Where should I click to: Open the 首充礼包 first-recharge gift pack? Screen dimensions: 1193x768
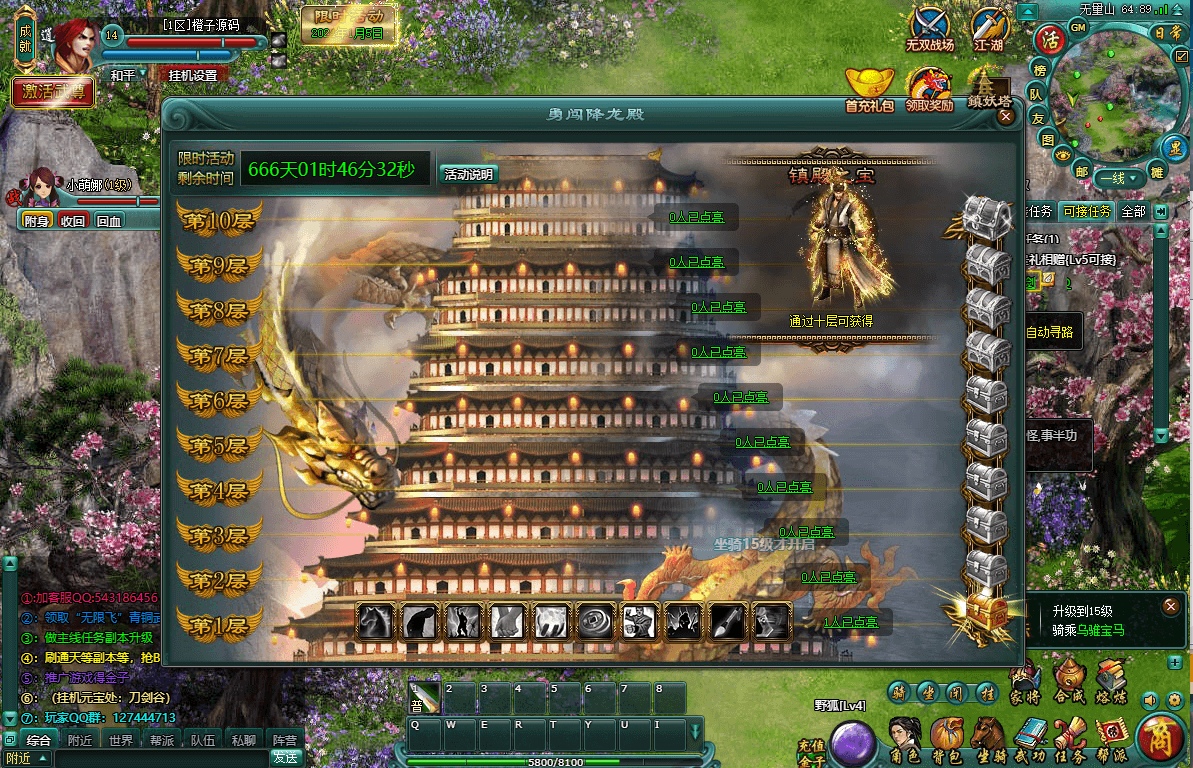point(869,89)
